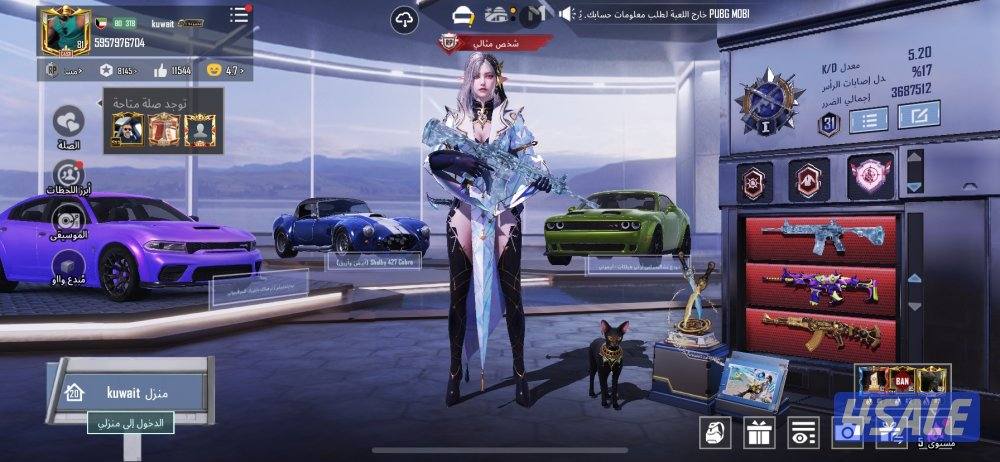
Task: Select the red BAN frame thumbnail
Action: click(902, 380)
